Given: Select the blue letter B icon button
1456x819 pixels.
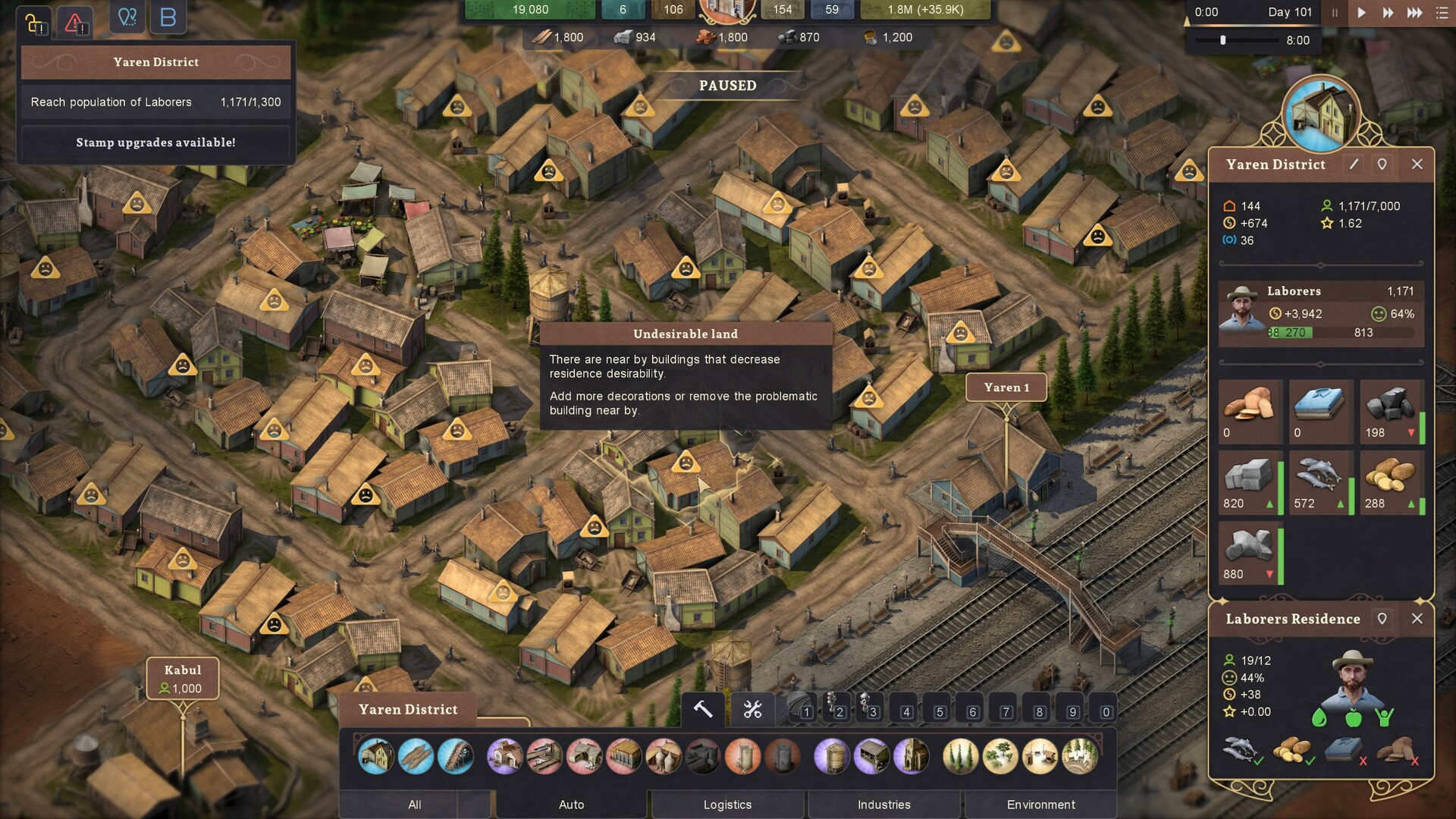Looking at the screenshot, I should pos(168,17).
